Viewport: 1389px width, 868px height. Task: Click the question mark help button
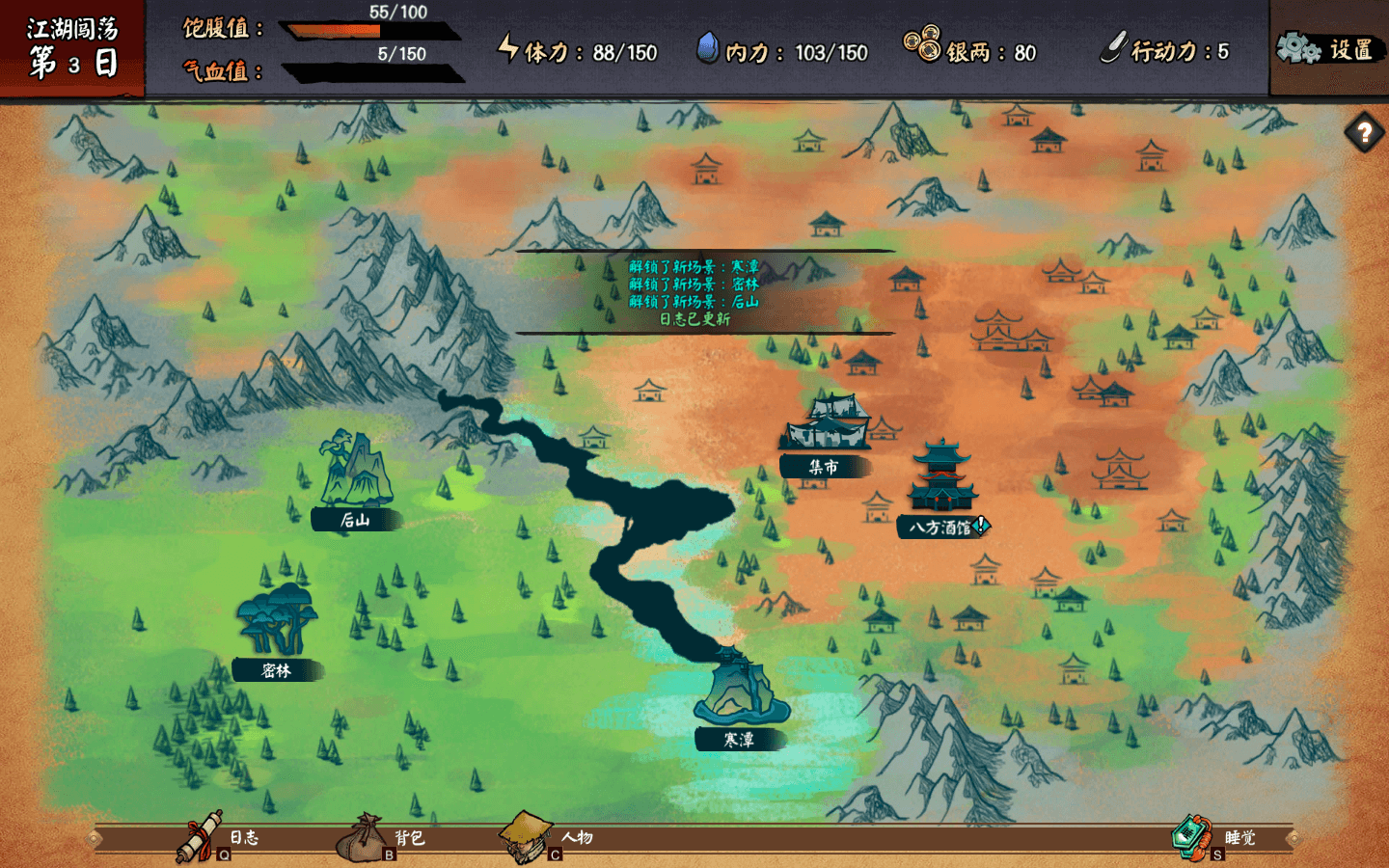coord(1364,132)
